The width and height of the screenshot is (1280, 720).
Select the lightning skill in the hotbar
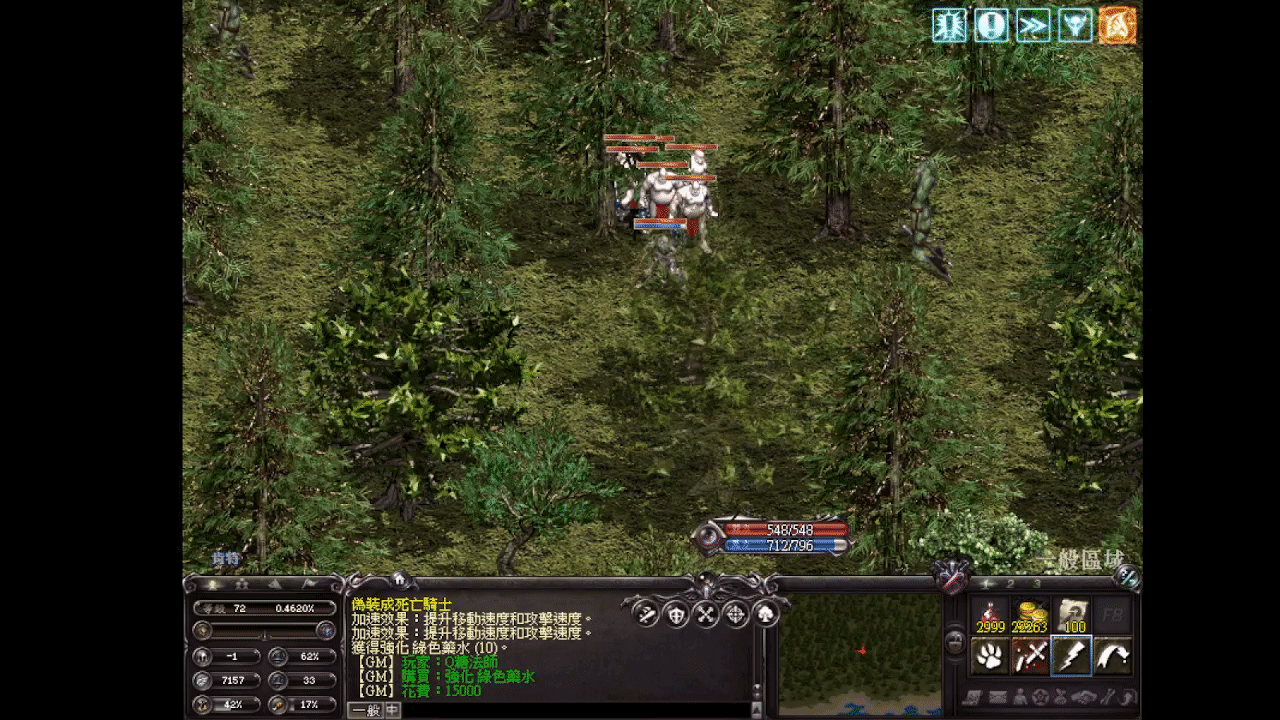coord(1072,656)
